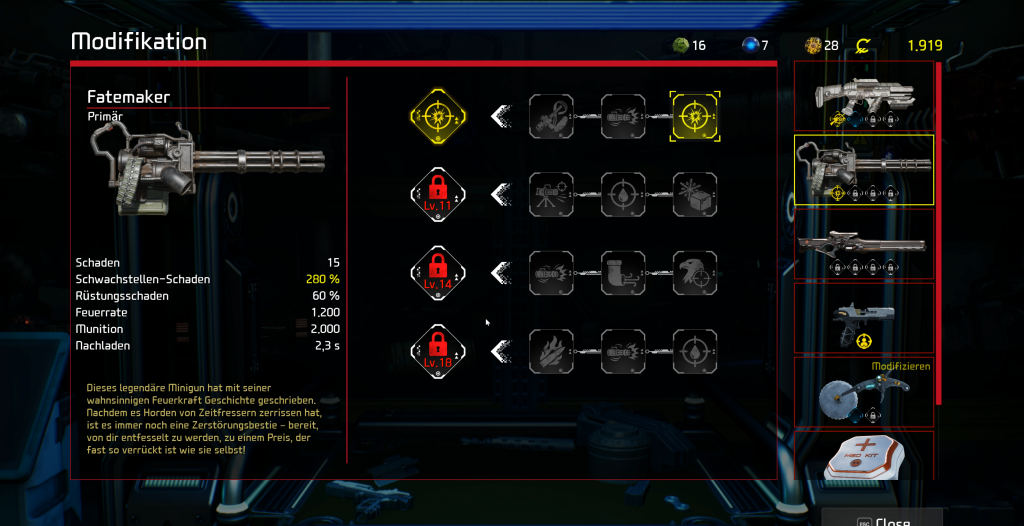The image size is (1024, 526).
Task: Close the Modifikation screen
Action: click(881, 520)
